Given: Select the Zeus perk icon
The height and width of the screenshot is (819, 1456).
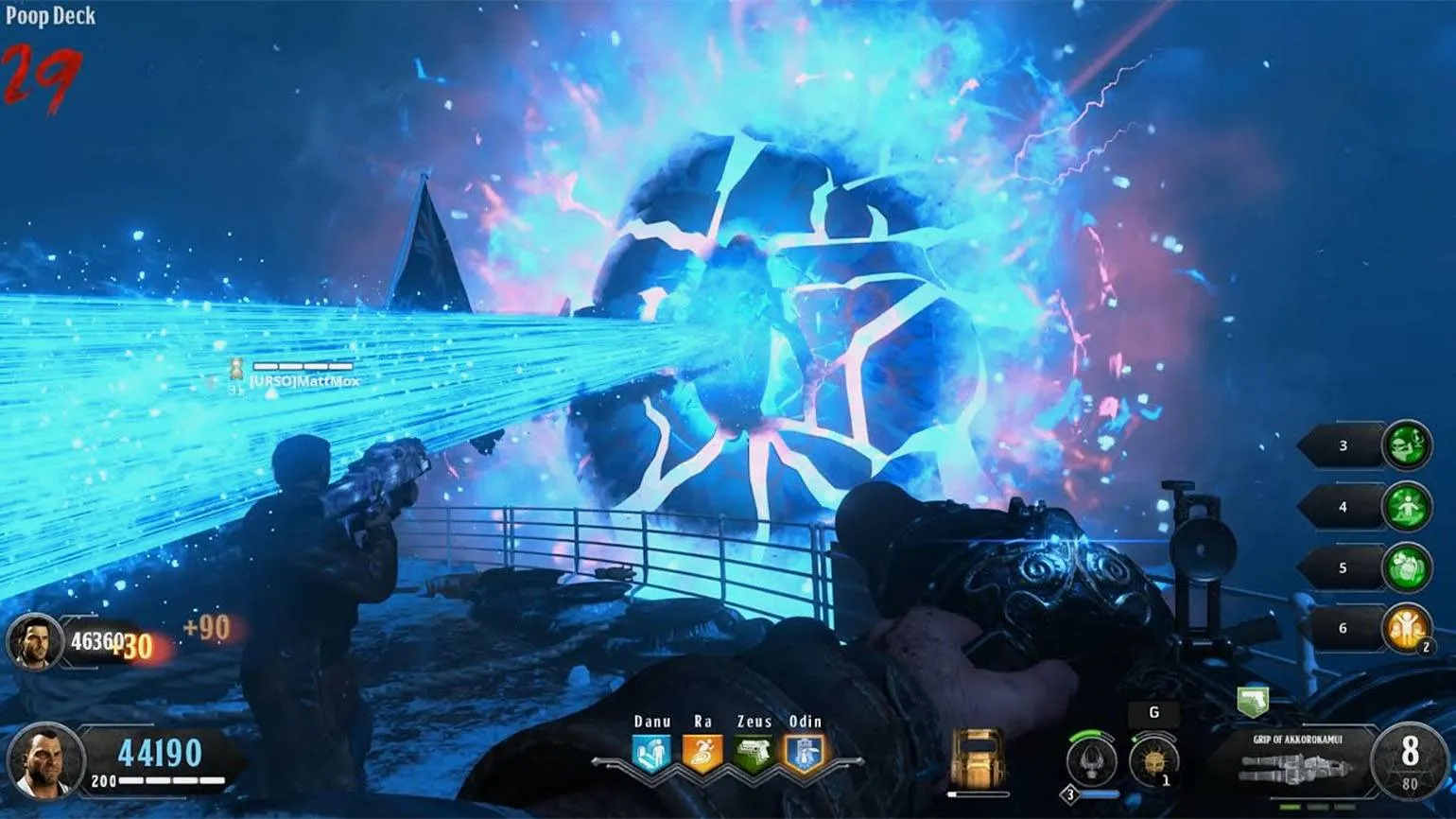Looking at the screenshot, I should point(754,753).
